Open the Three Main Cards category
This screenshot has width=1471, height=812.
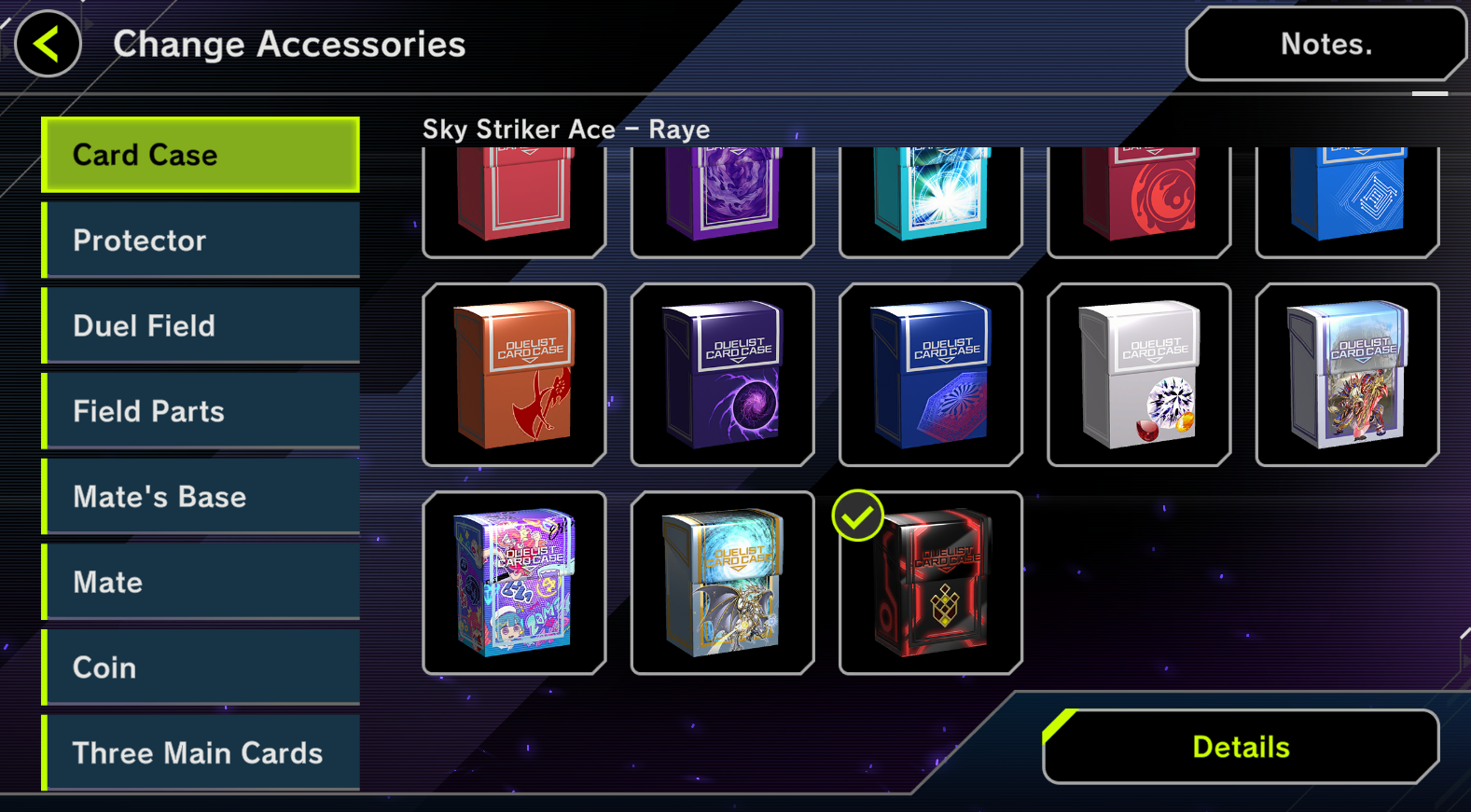tap(201, 753)
